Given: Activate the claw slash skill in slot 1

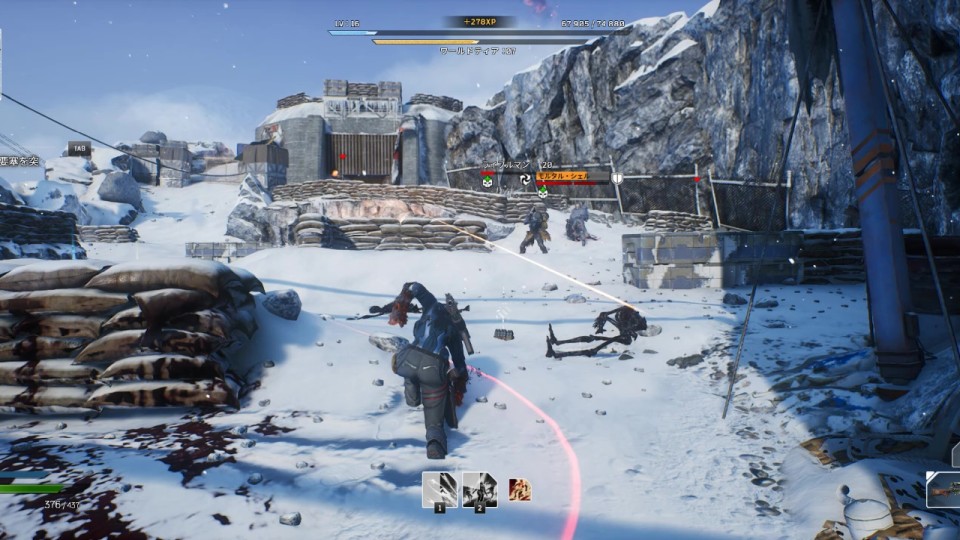Looking at the screenshot, I should (439, 489).
